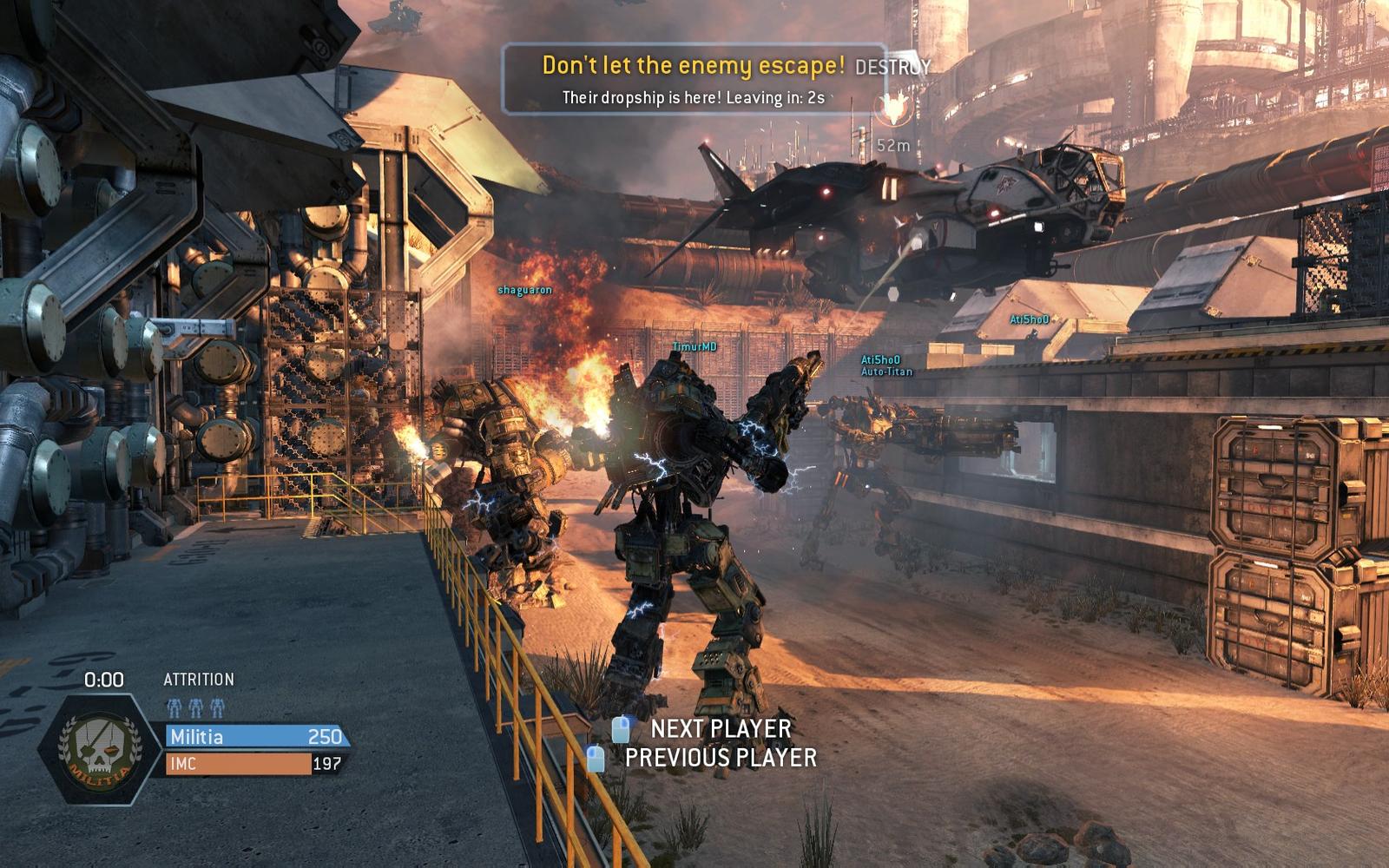Choose the PREVIOUS PLAYER spectator option
Image resolution: width=1389 pixels, height=868 pixels.
tap(720, 758)
